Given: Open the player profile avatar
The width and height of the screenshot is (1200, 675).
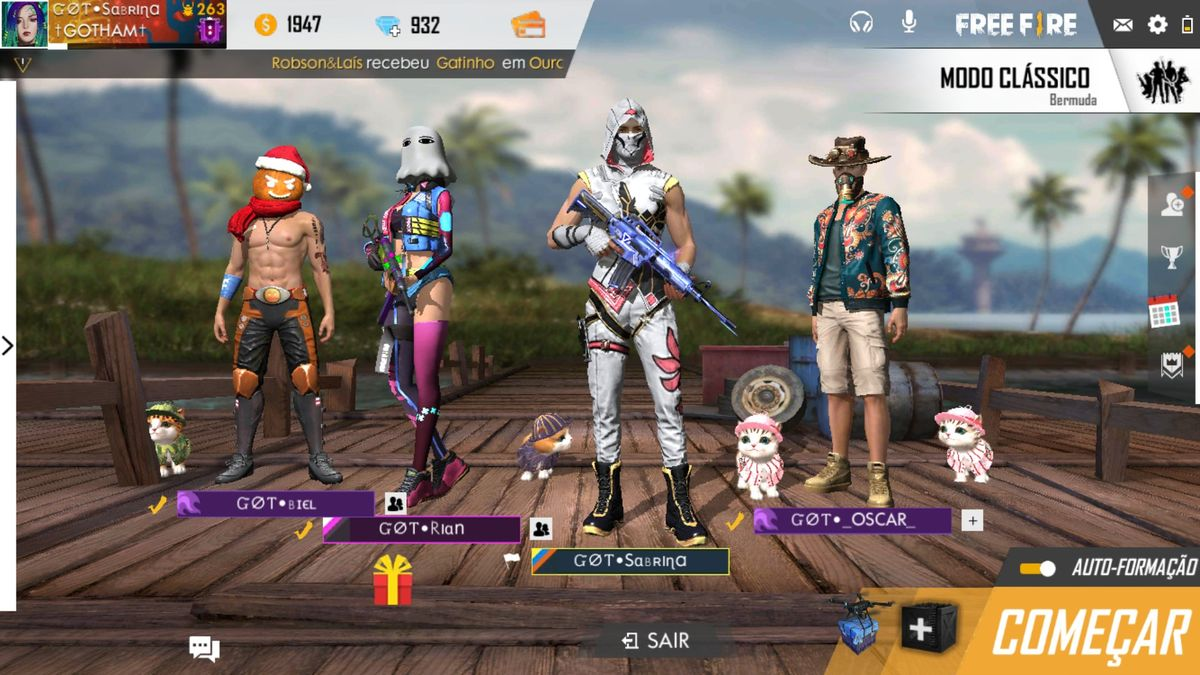Looking at the screenshot, I should pos(24,24).
